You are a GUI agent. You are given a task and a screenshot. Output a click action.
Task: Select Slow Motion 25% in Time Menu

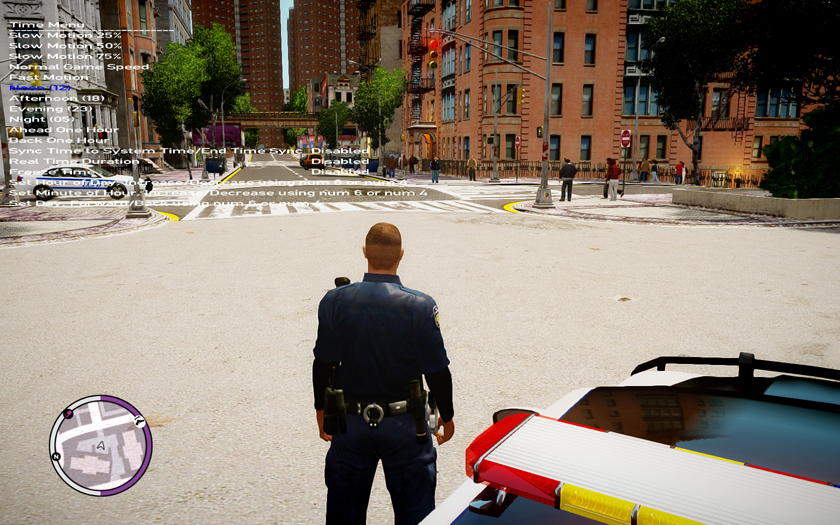pyautogui.click(x=65, y=35)
